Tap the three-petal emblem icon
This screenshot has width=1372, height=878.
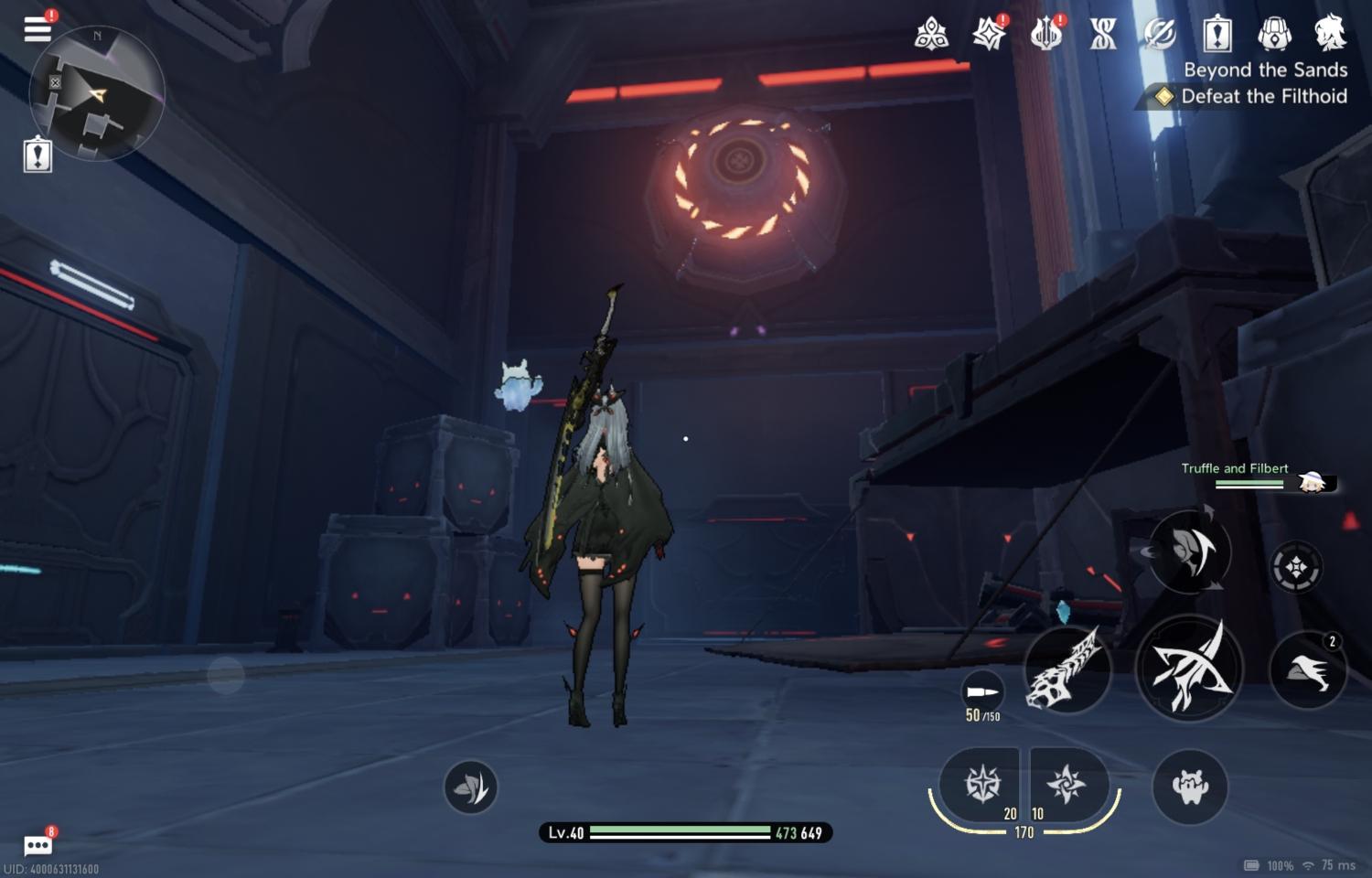[x=931, y=35]
